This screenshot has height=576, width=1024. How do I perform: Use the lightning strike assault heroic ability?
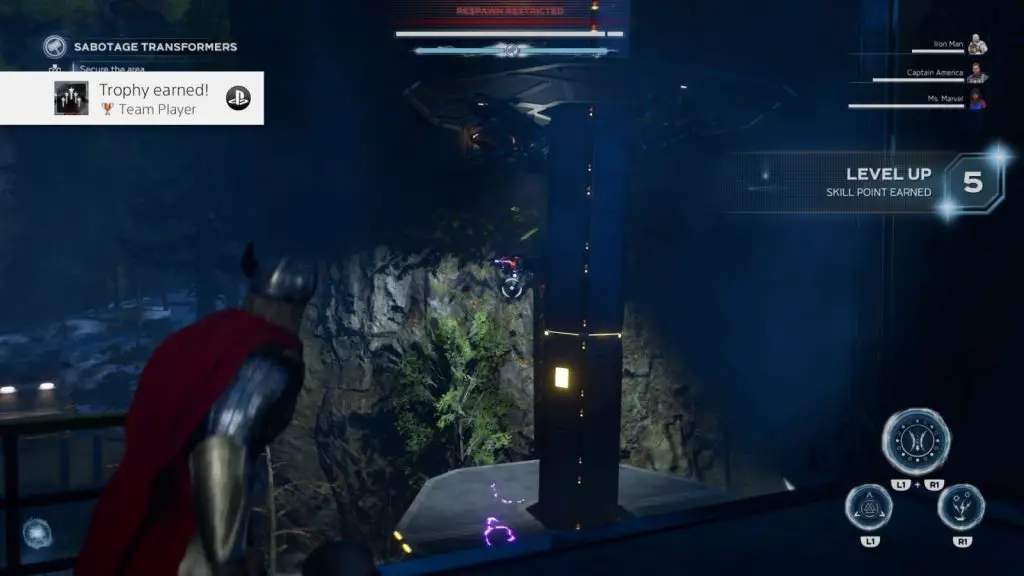[x=961, y=507]
